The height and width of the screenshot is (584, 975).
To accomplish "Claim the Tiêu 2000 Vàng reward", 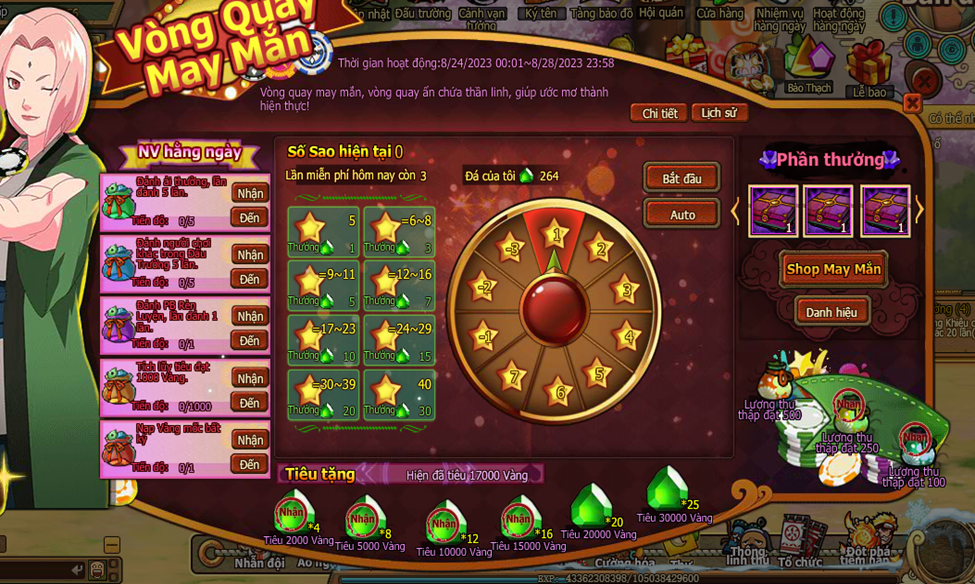I will tap(291, 513).
